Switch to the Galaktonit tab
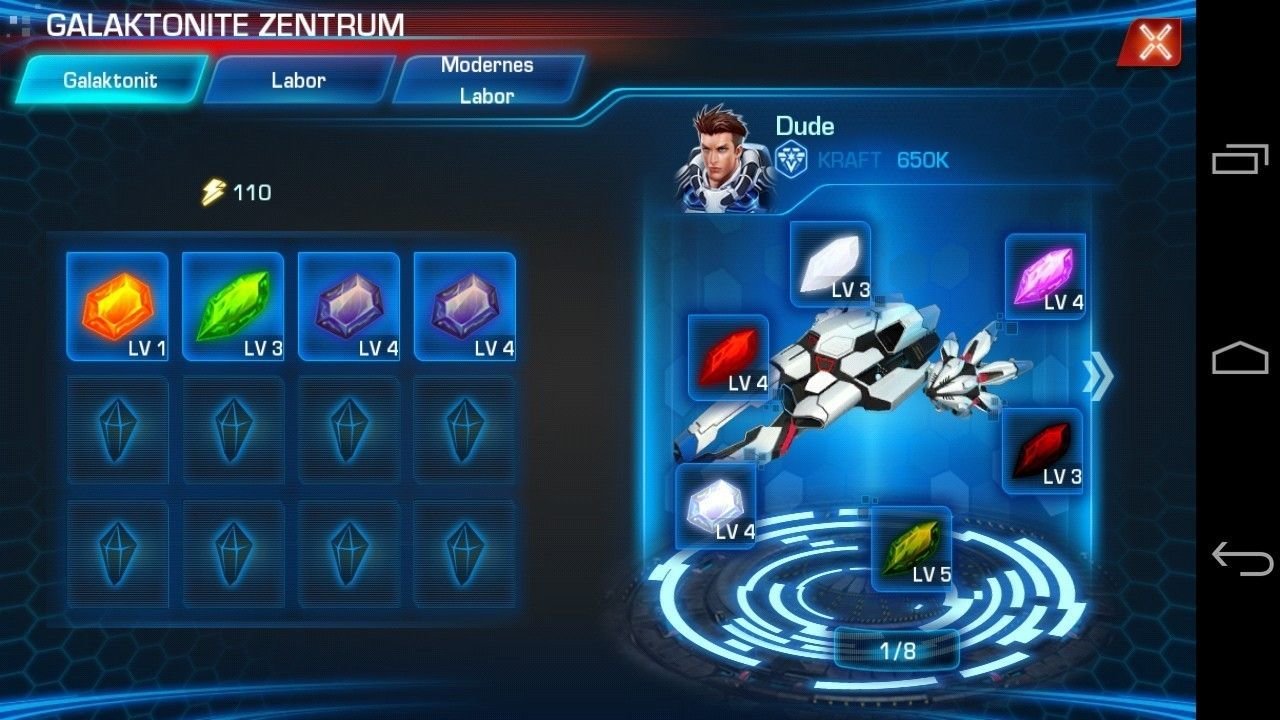Screen dimensions: 1280x720 point(110,80)
